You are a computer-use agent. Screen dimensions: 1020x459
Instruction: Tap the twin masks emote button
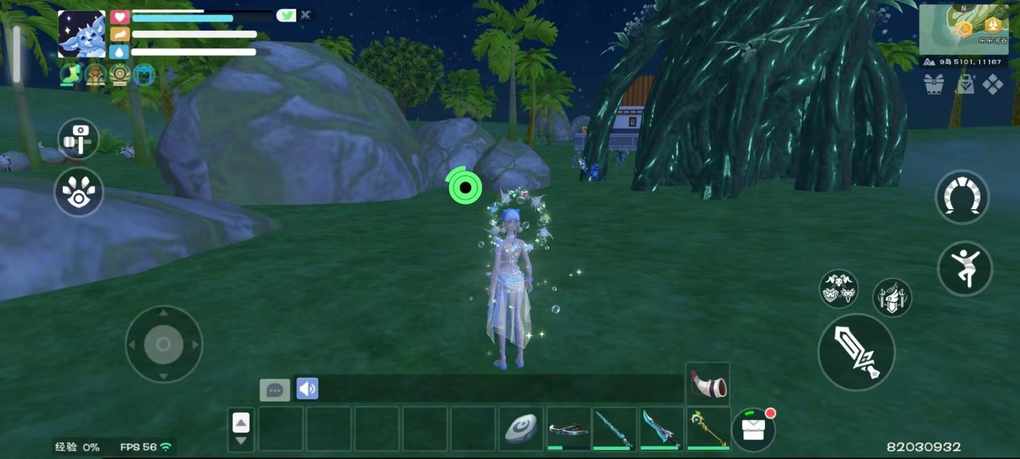(839, 288)
